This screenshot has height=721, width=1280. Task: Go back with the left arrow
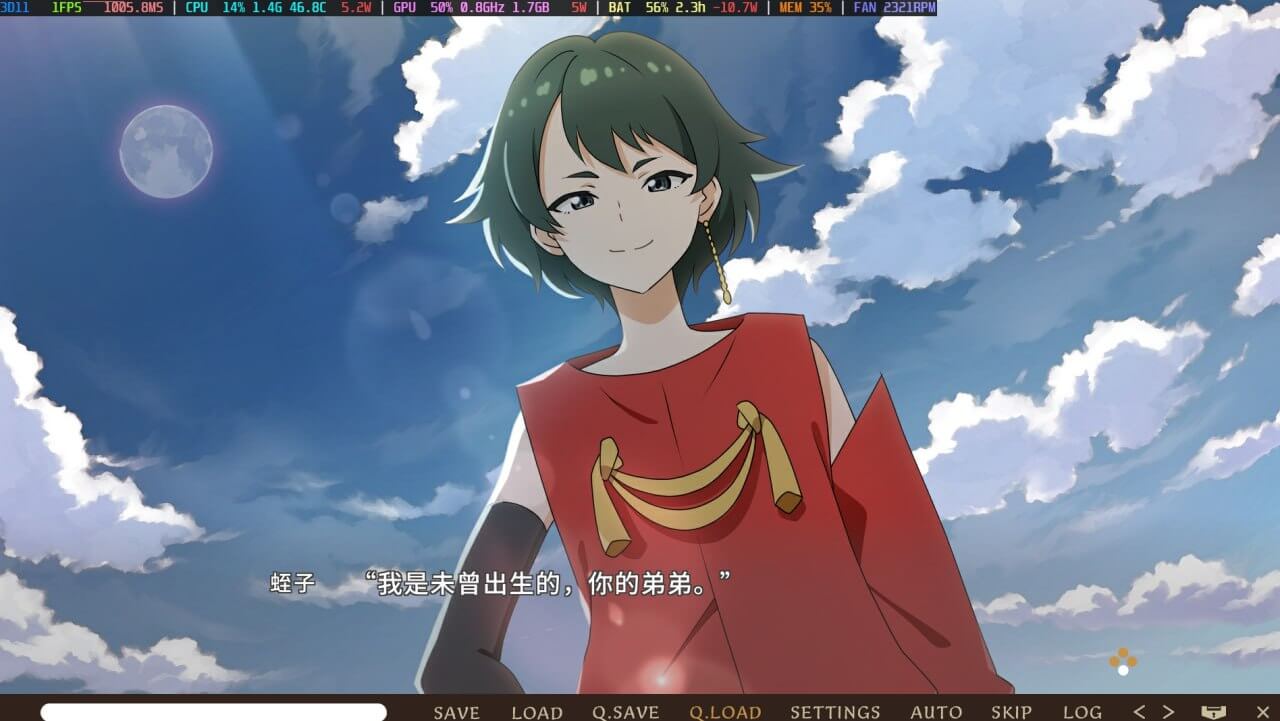[x=1139, y=712]
